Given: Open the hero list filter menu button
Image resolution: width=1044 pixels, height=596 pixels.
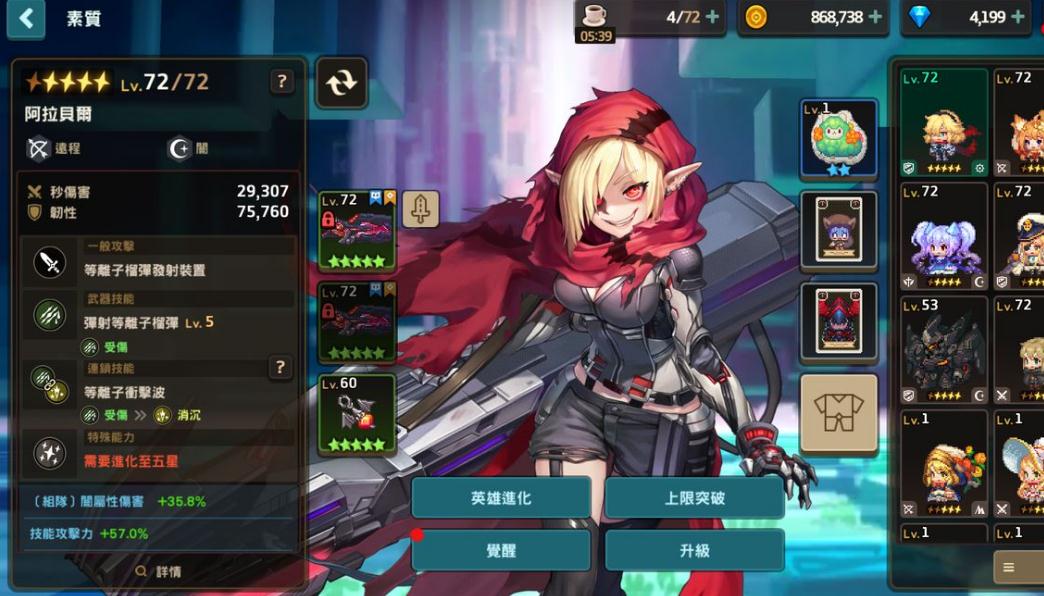Looking at the screenshot, I should tap(1009, 567).
